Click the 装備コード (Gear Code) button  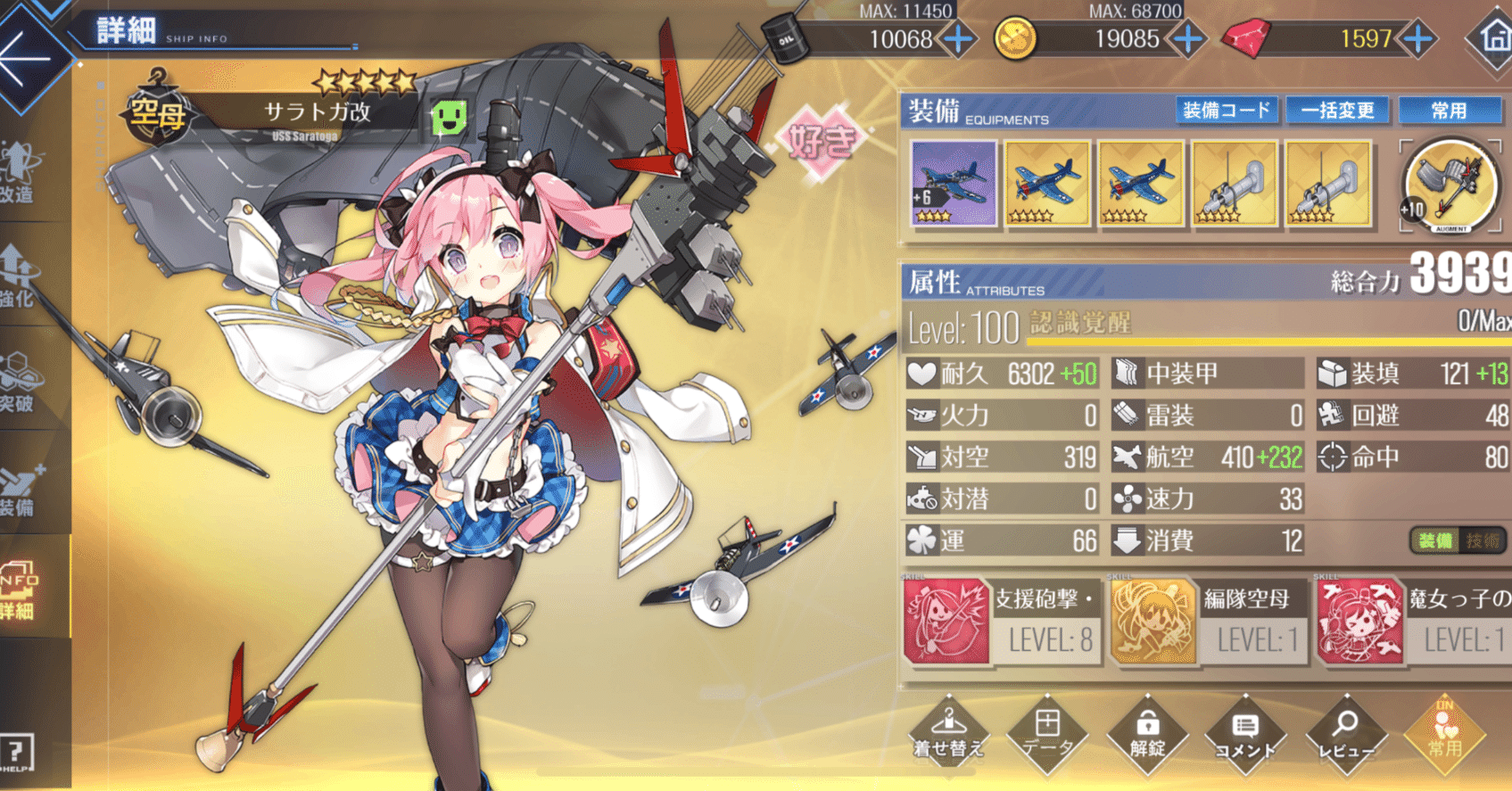click(1227, 111)
